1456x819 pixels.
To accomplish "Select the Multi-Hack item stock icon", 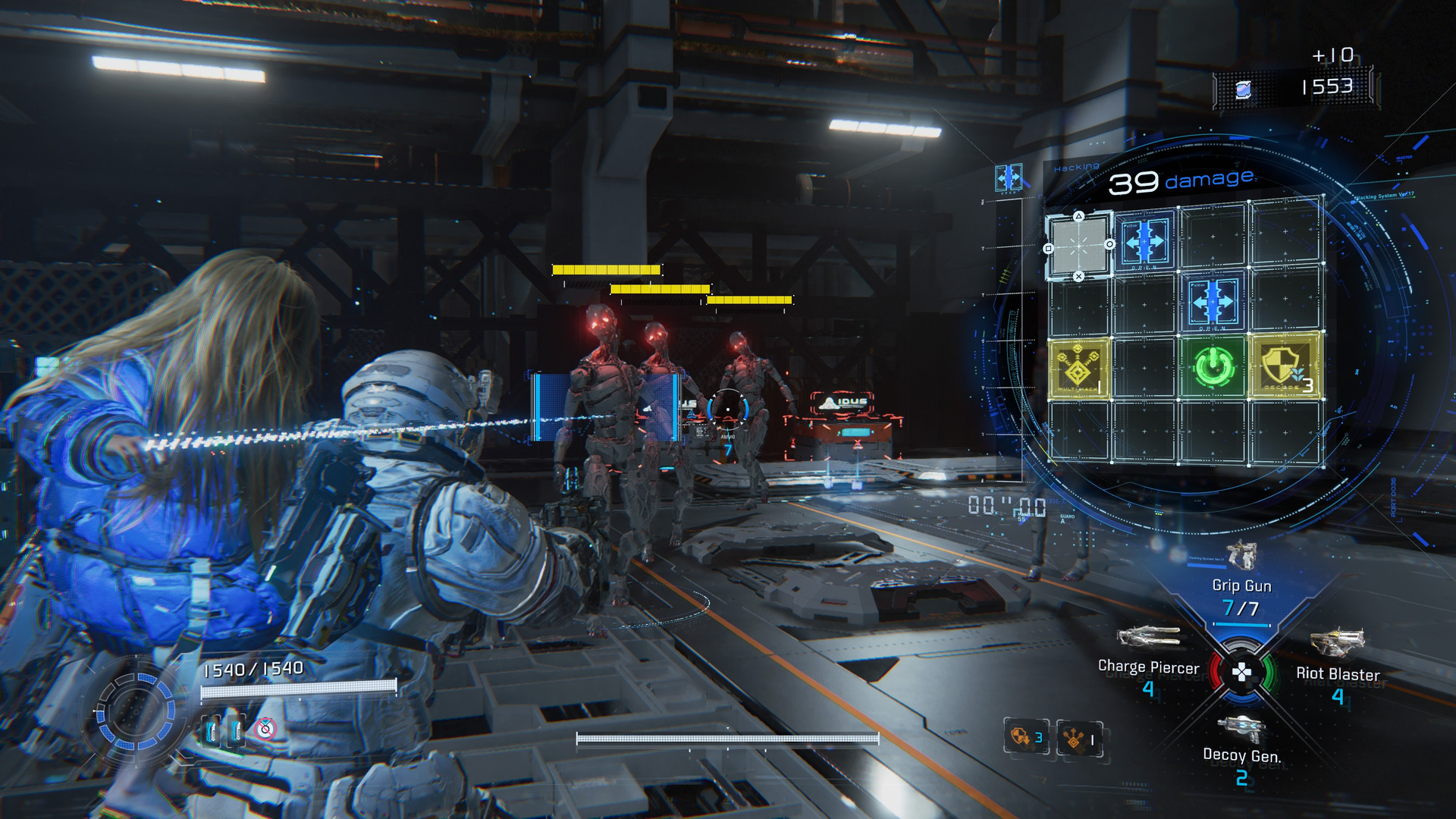I will (1079, 737).
